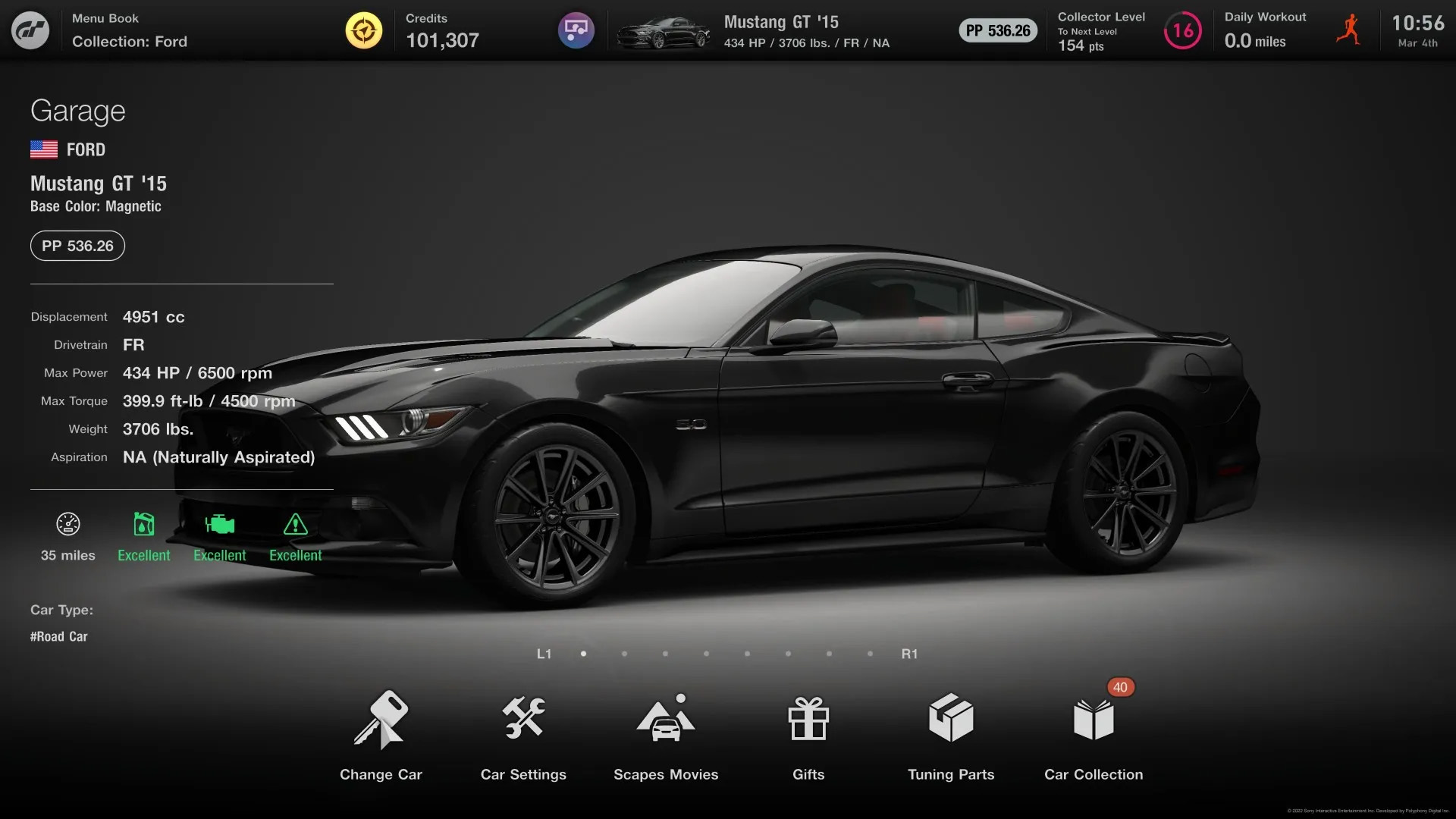Click the Collector Level 16 badge

pos(1182,31)
